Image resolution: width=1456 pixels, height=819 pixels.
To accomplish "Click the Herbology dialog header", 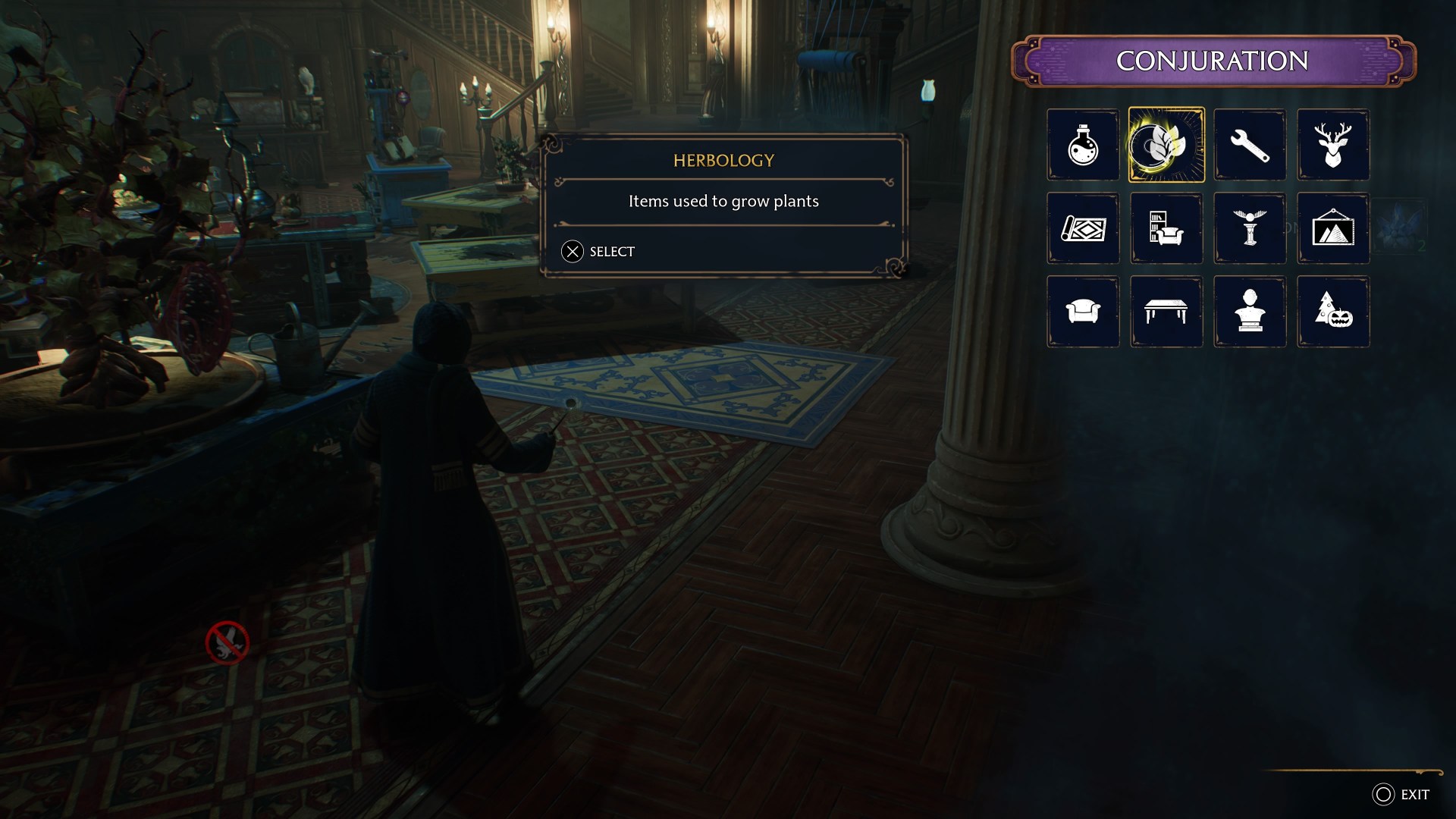I will (x=723, y=160).
